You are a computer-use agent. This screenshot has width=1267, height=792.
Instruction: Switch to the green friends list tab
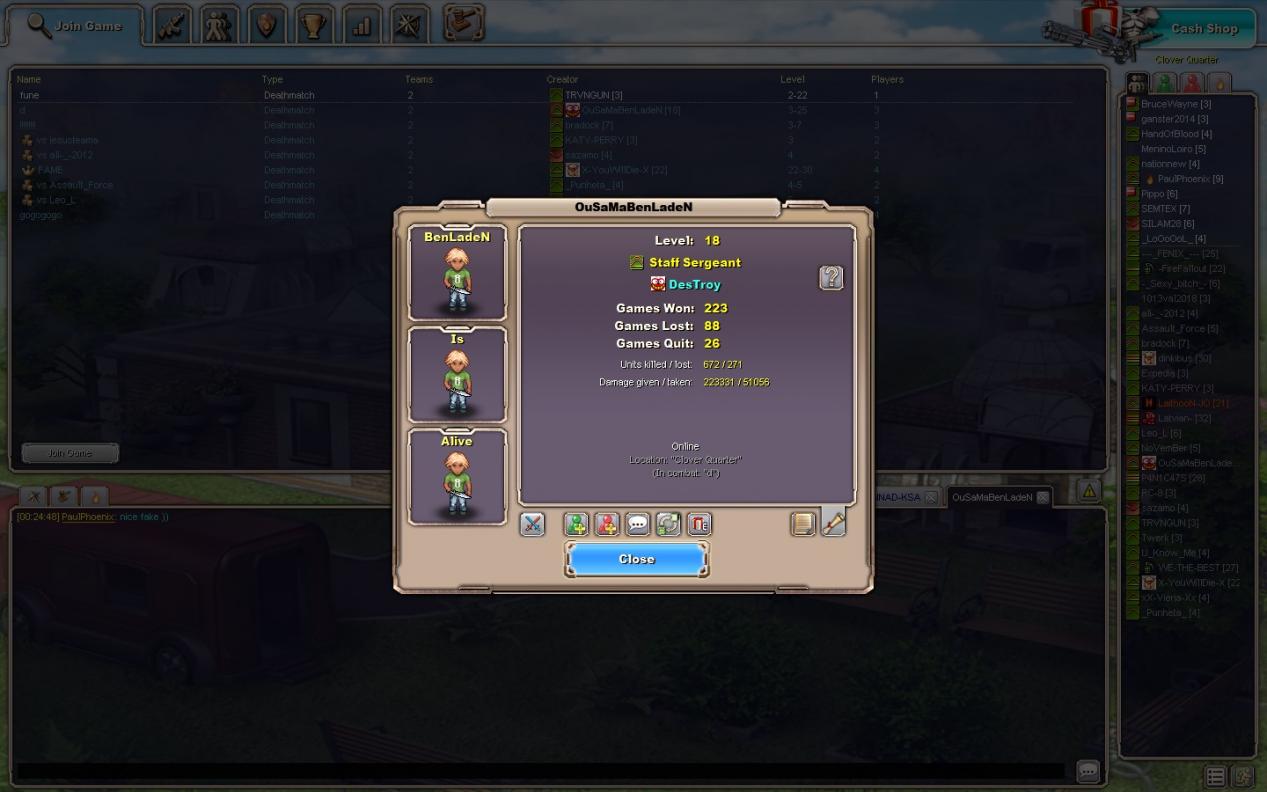1165,83
